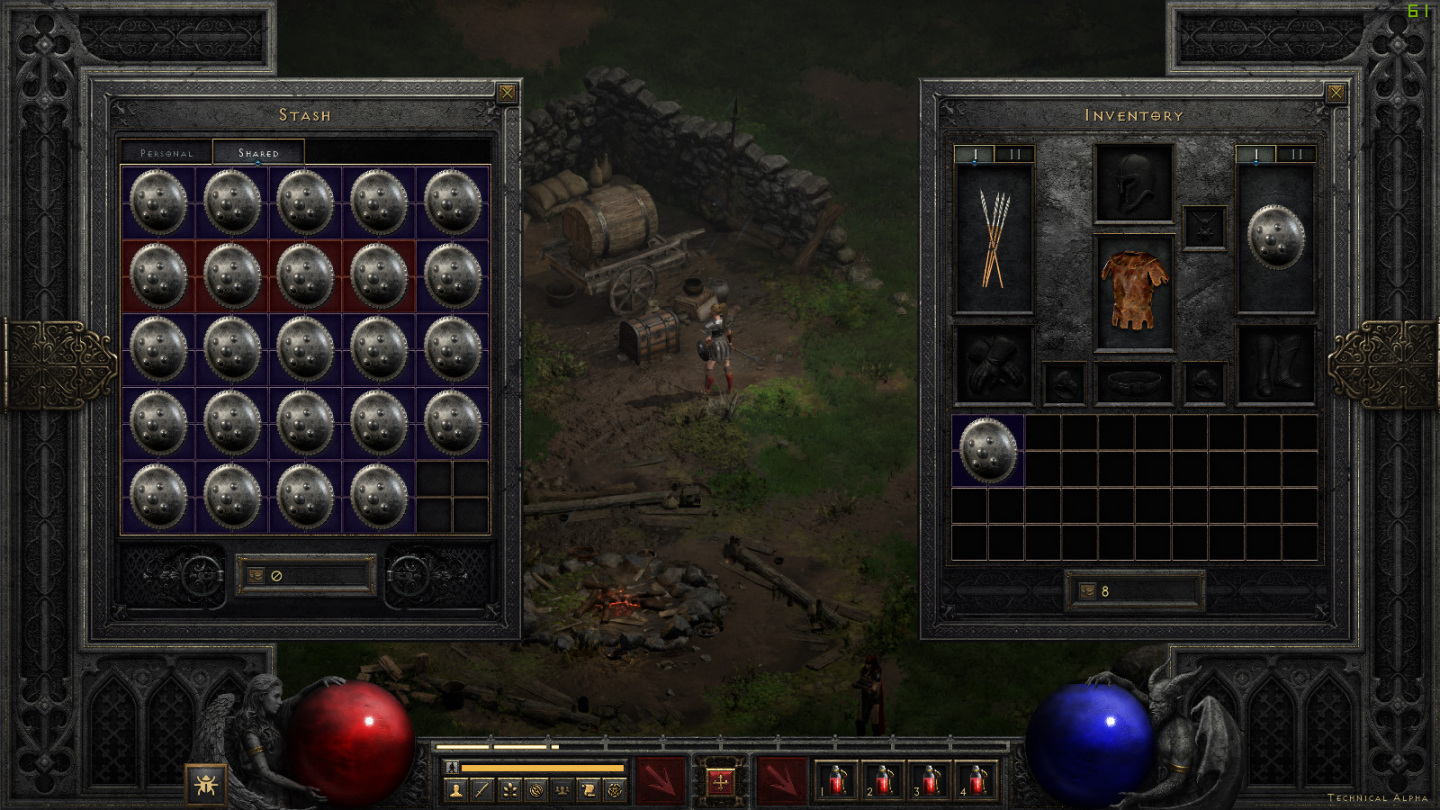Screen dimensions: 1440x810
Task: Select the equipped leather armor slot
Action: pyautogui.click(x=1134, y=290)
